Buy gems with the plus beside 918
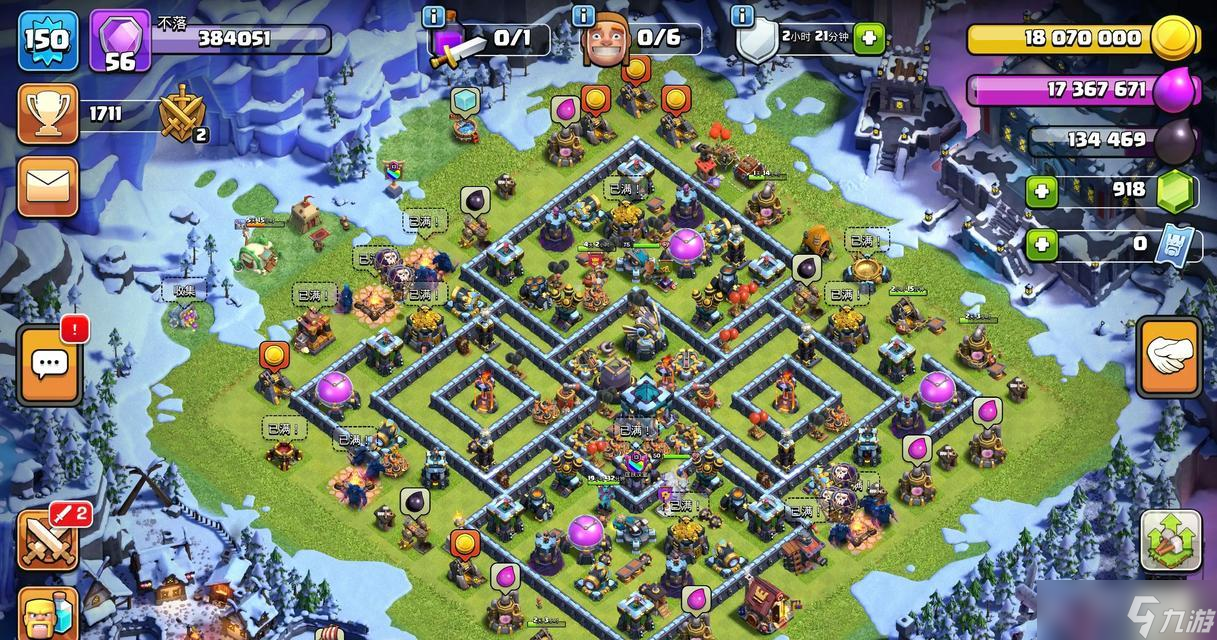The height and width of the screenshot is (640, 1217). point(1041,190)
